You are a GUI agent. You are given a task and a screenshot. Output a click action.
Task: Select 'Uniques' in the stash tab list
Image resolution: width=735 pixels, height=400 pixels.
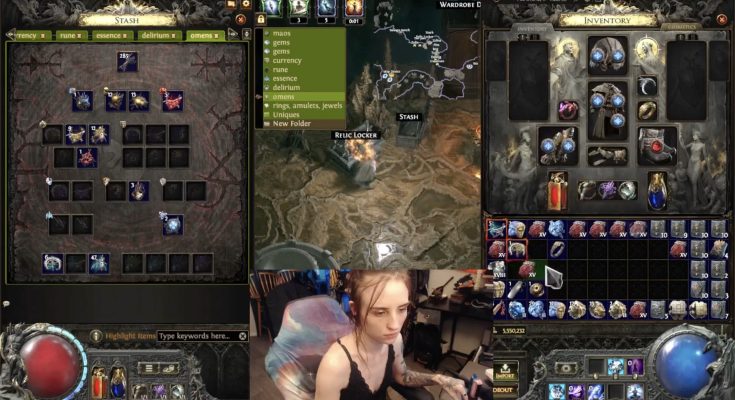coord(287,115)
